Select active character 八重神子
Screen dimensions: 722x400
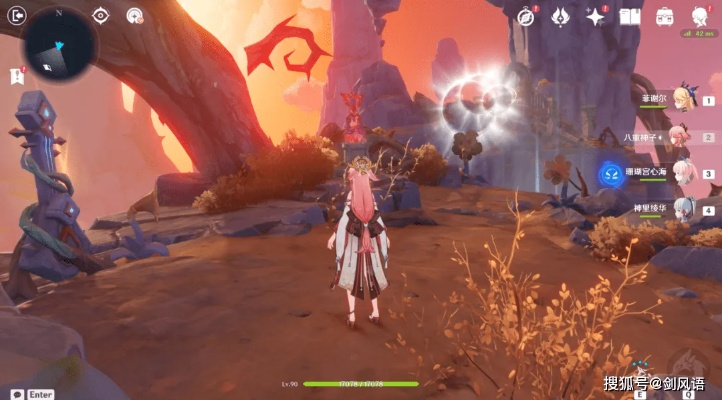[683, 137]
